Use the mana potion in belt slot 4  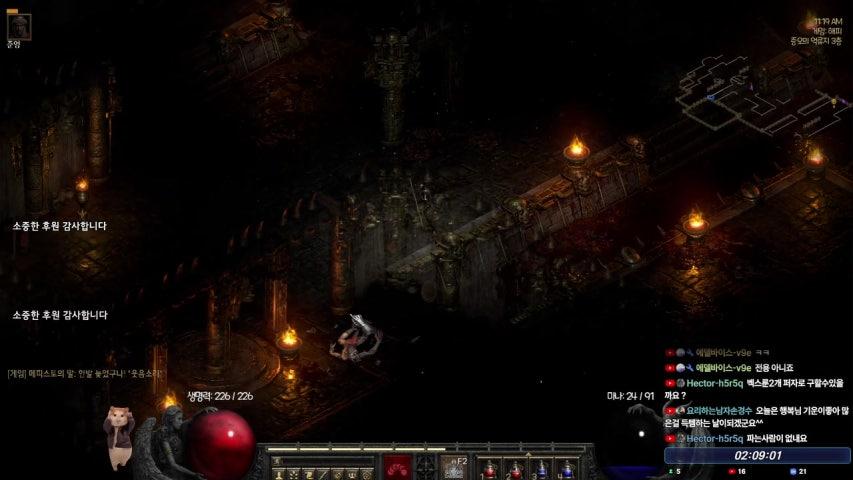566,468
